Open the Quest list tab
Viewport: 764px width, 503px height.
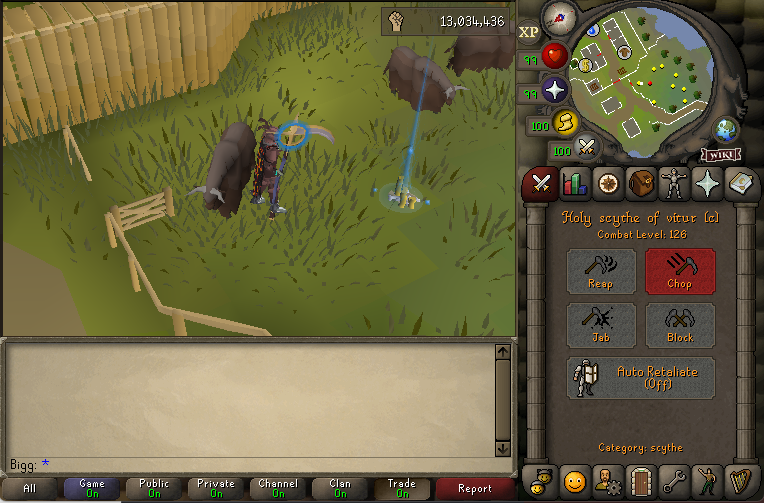[608, 184]
